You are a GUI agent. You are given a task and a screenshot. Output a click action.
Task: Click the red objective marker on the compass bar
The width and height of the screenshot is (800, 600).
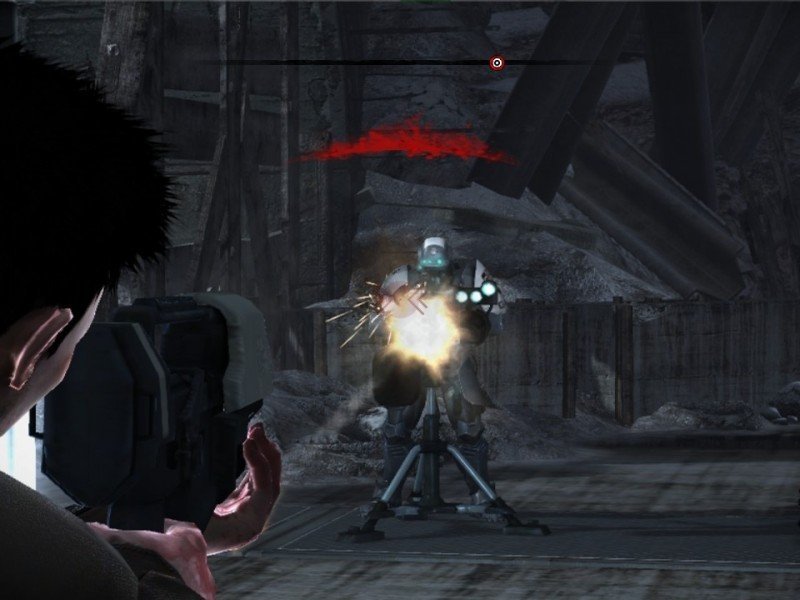point(497,63)
